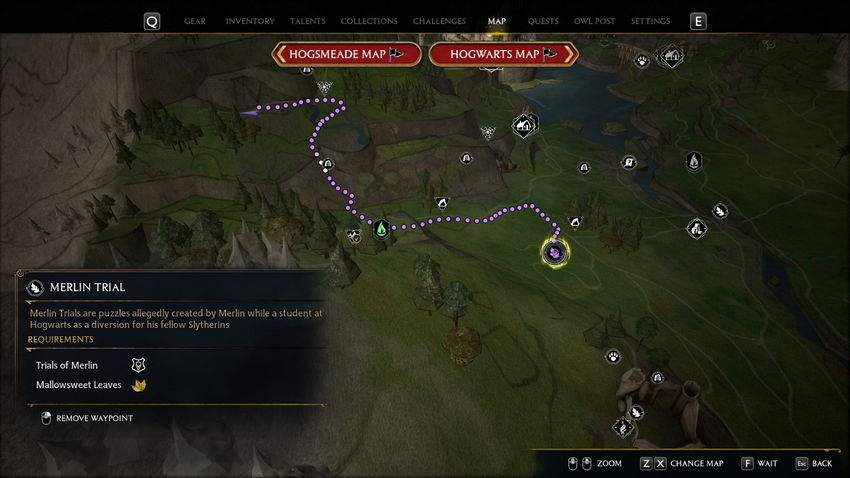This screenshot has width=850, height=478.
Task: Open the Settings tab
Action: (x=650, y=21)
